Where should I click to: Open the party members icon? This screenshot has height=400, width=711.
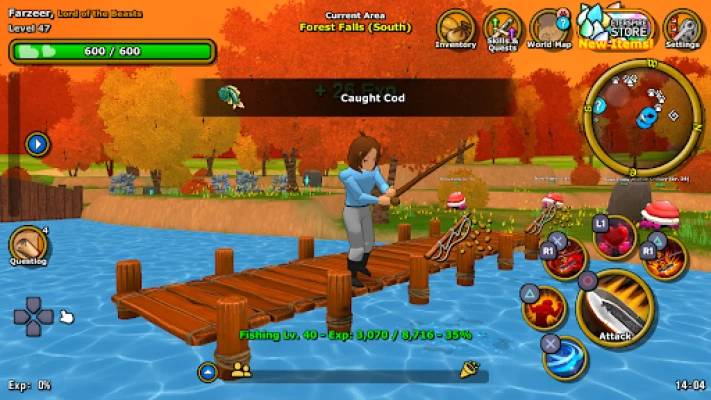pyautogui.click(x=240, y=371)
